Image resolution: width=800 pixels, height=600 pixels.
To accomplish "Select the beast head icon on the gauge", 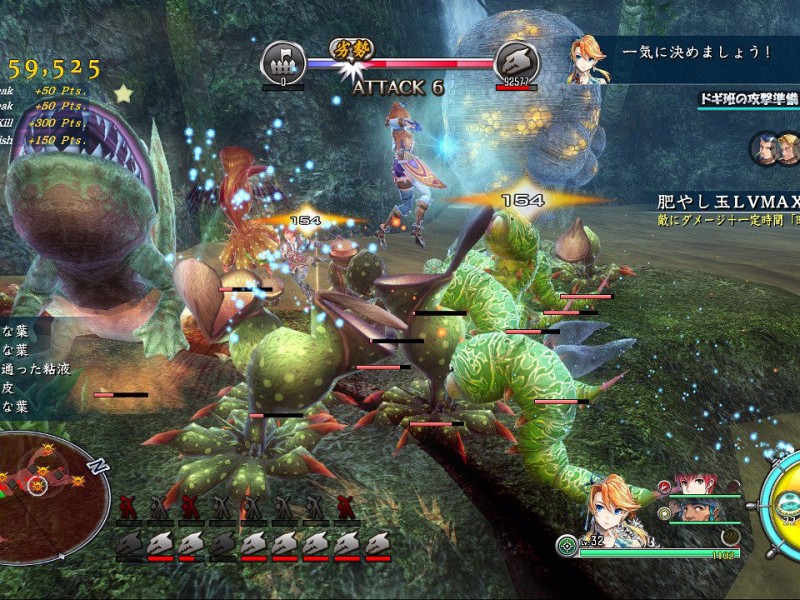I will click(516, 62).
